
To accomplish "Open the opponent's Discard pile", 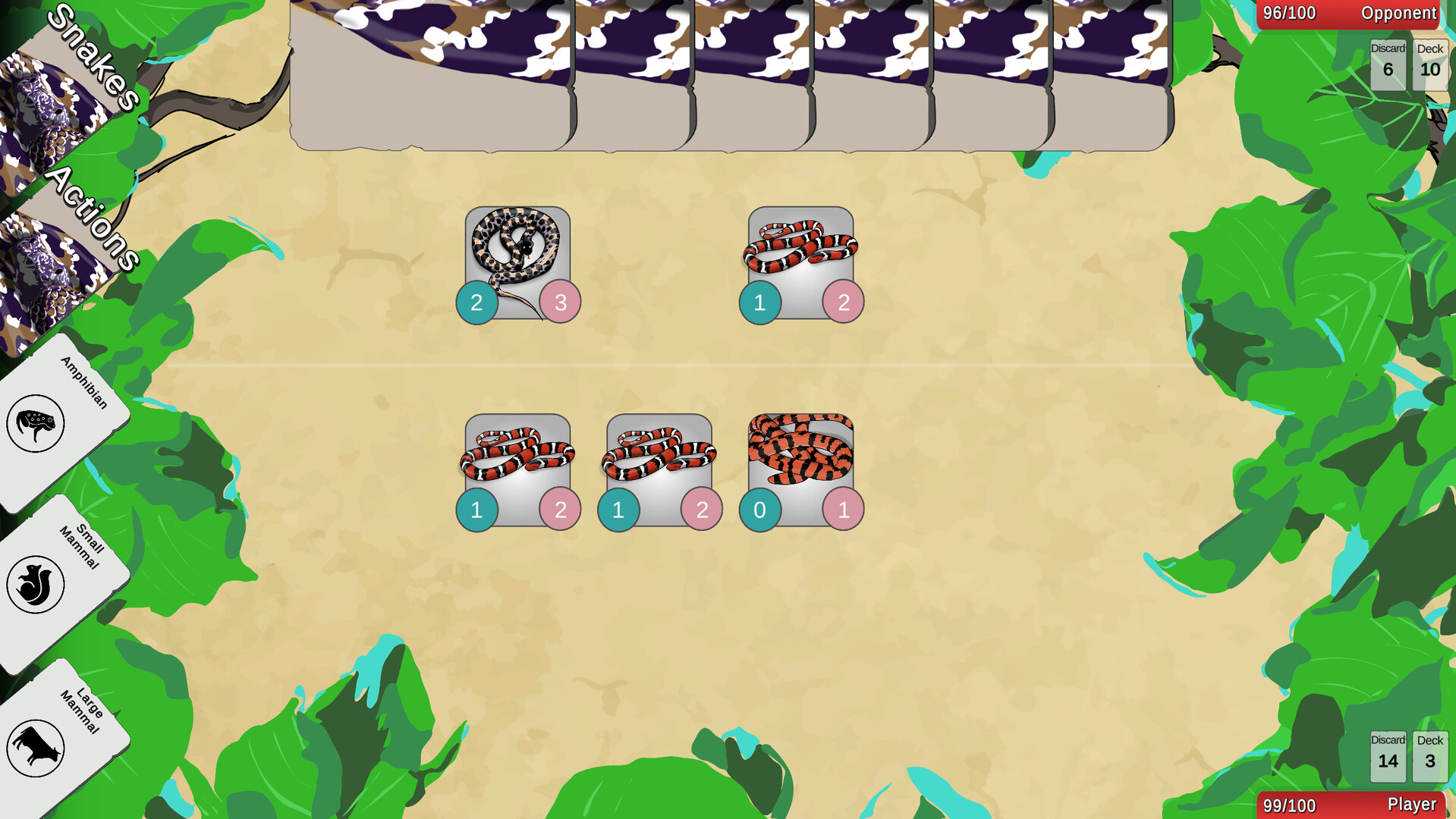I will [x=1387, y=64].
